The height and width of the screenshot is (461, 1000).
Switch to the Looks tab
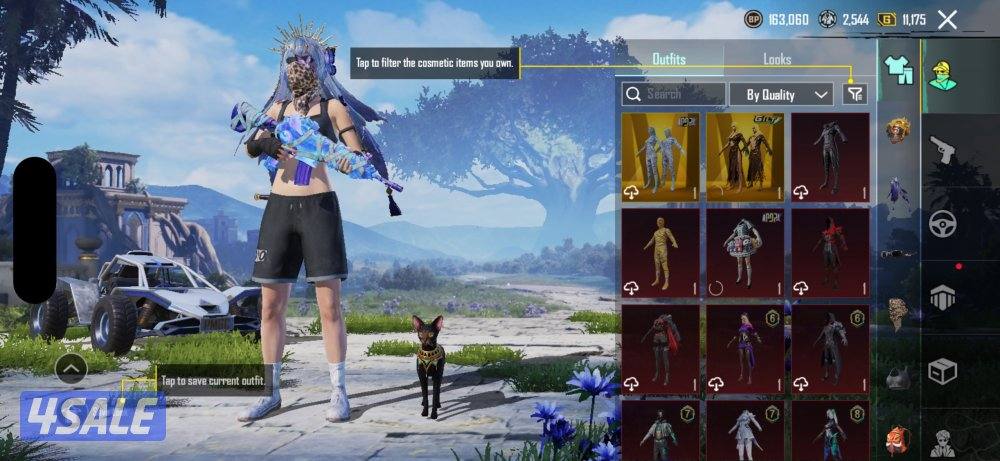pos(777,59)
